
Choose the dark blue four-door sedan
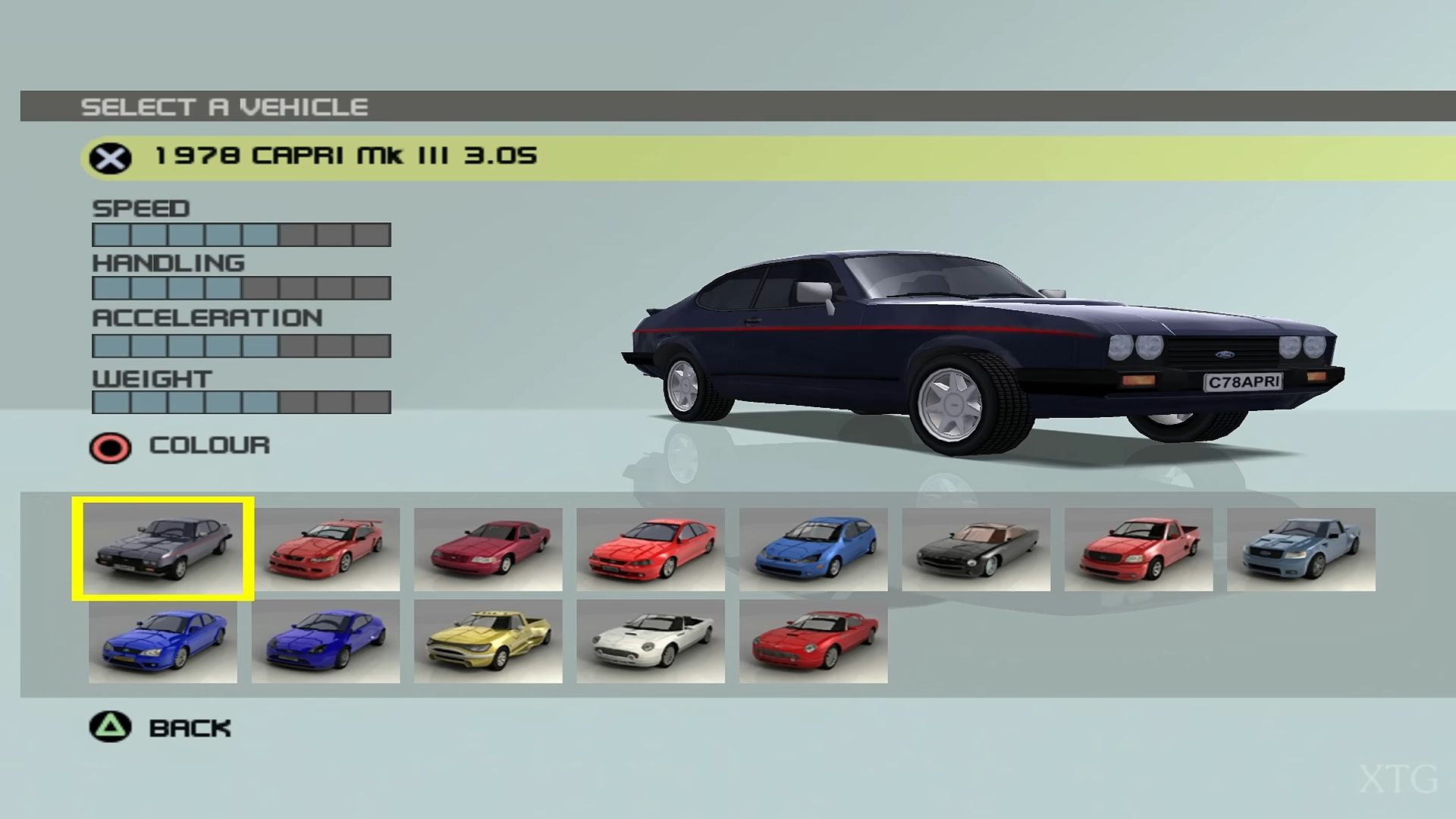pyautogui.click(x=163, y=642)
